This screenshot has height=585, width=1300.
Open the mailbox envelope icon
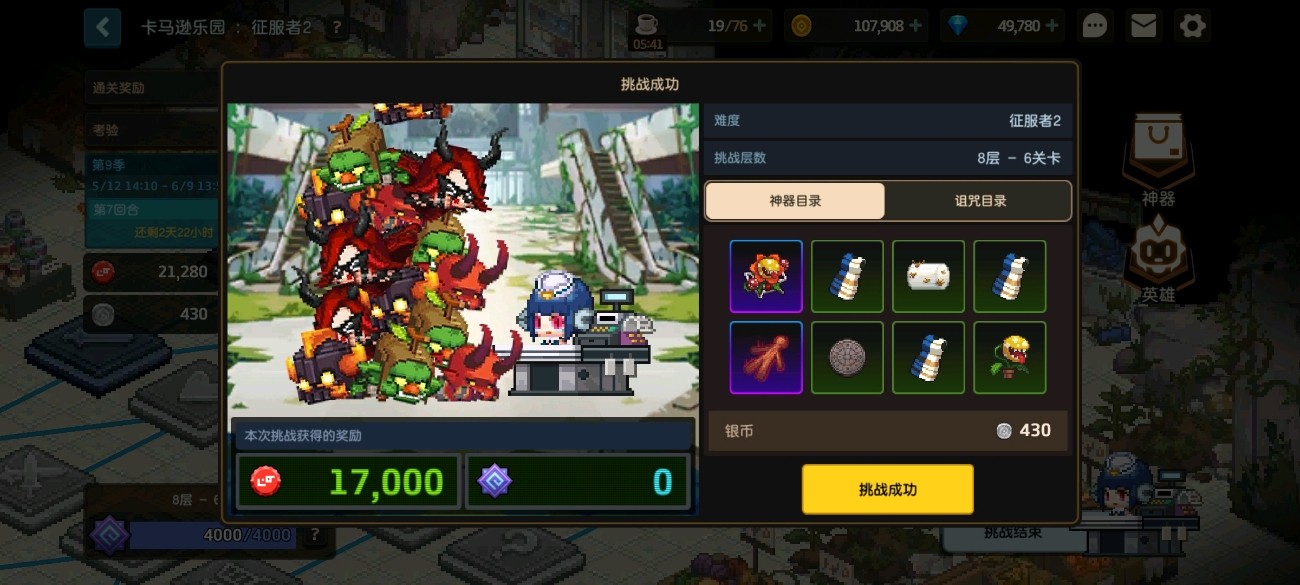(1143, 26)
